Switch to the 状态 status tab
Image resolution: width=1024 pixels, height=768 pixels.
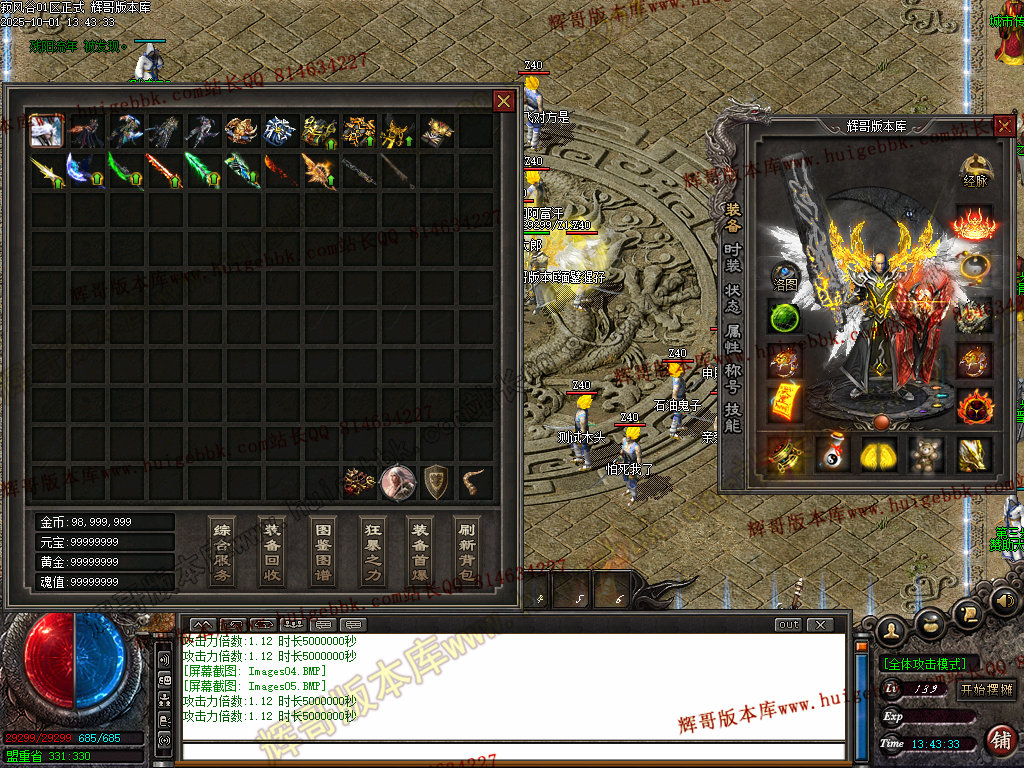tap(733, 298)
